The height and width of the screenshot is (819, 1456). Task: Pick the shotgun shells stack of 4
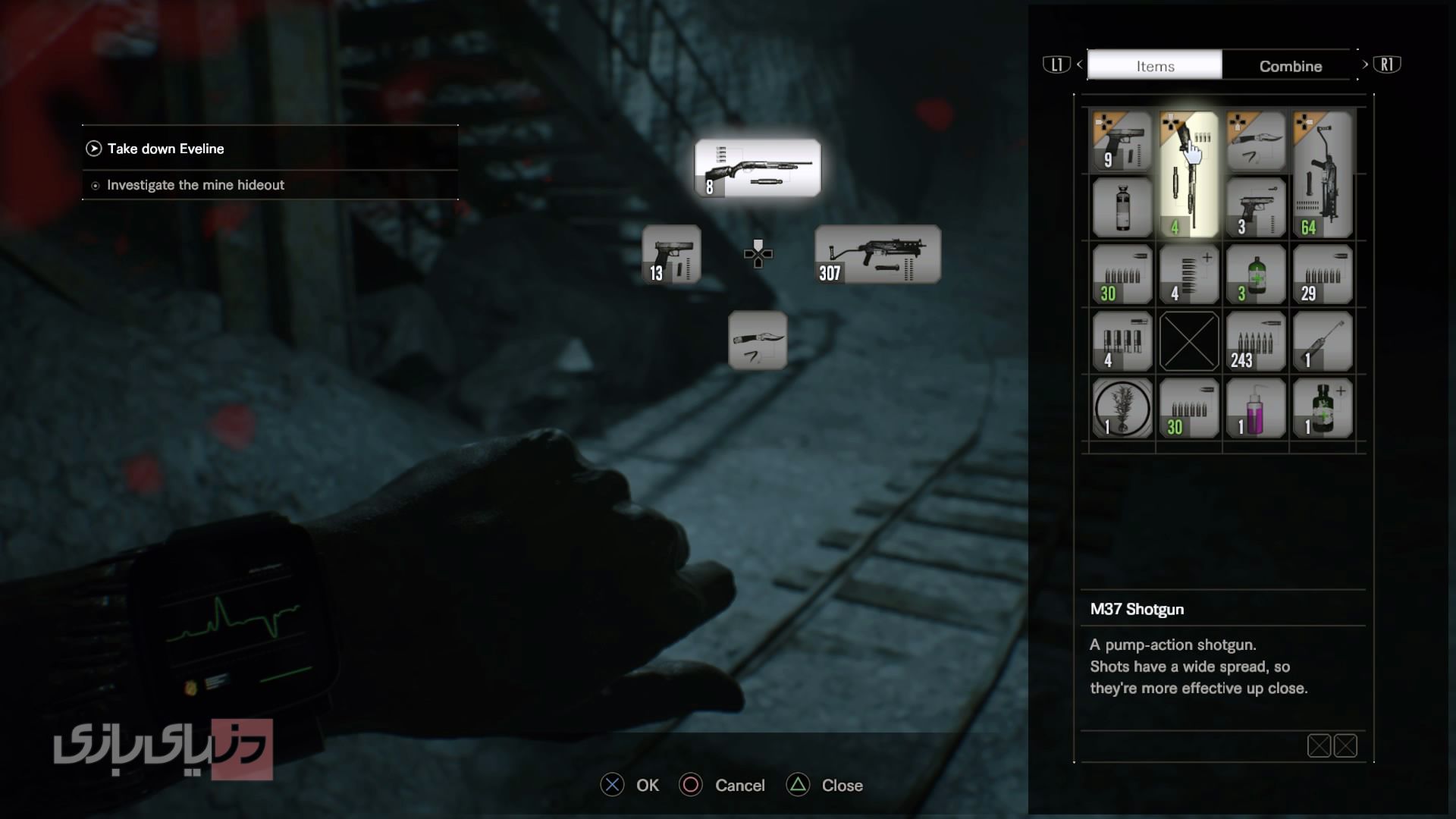pos(1122,341)
